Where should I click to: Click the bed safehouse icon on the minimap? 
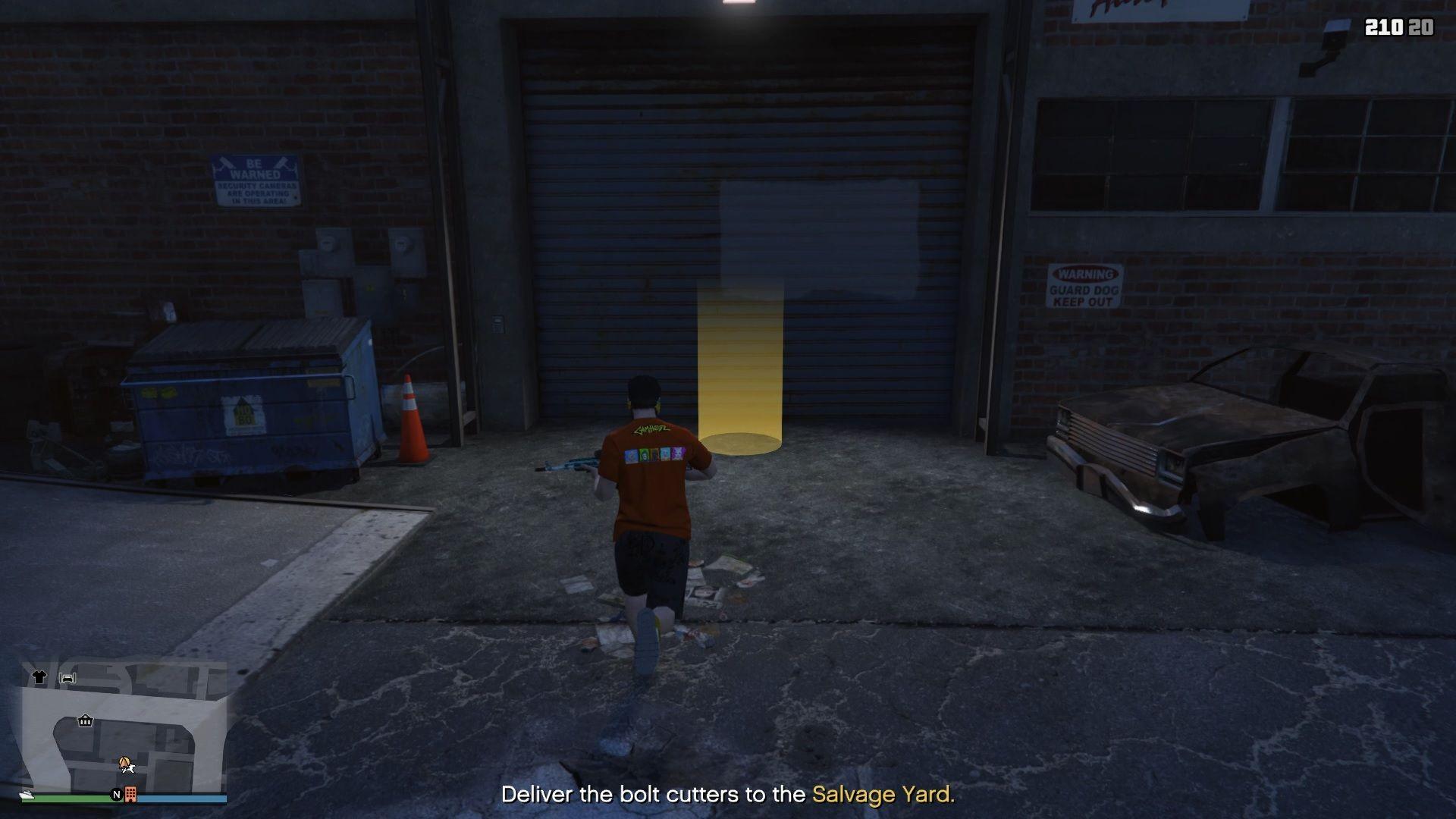pos(67,678)
